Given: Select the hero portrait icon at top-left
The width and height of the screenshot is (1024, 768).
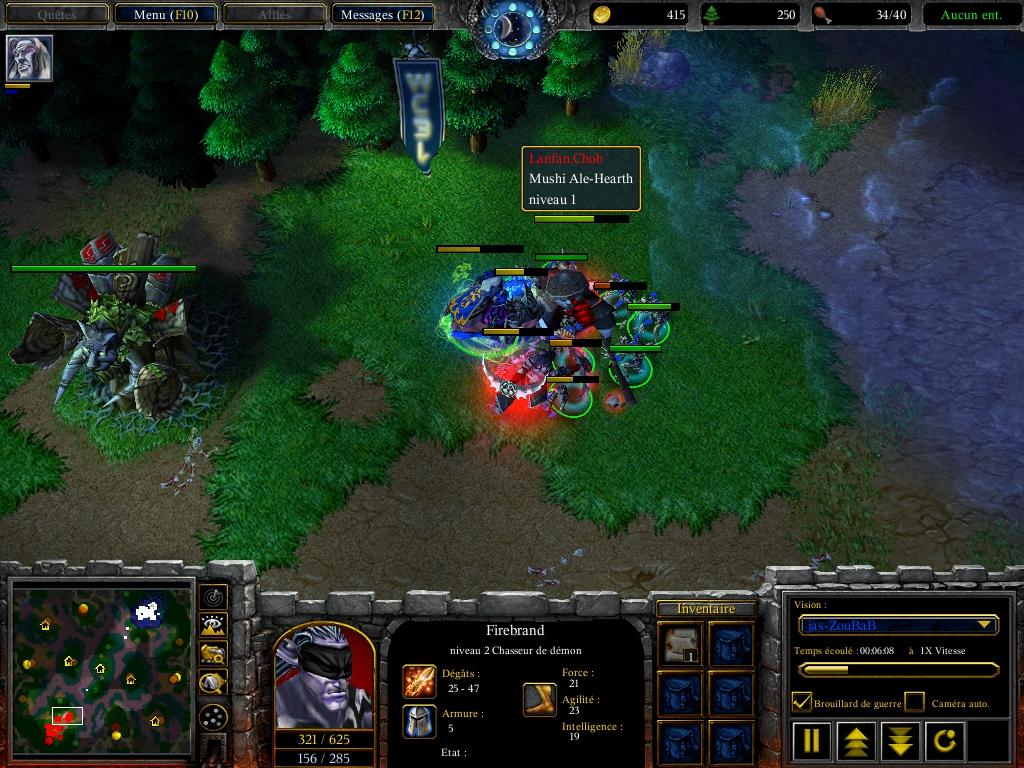Looking at the screenshot, I should point(28,58).
